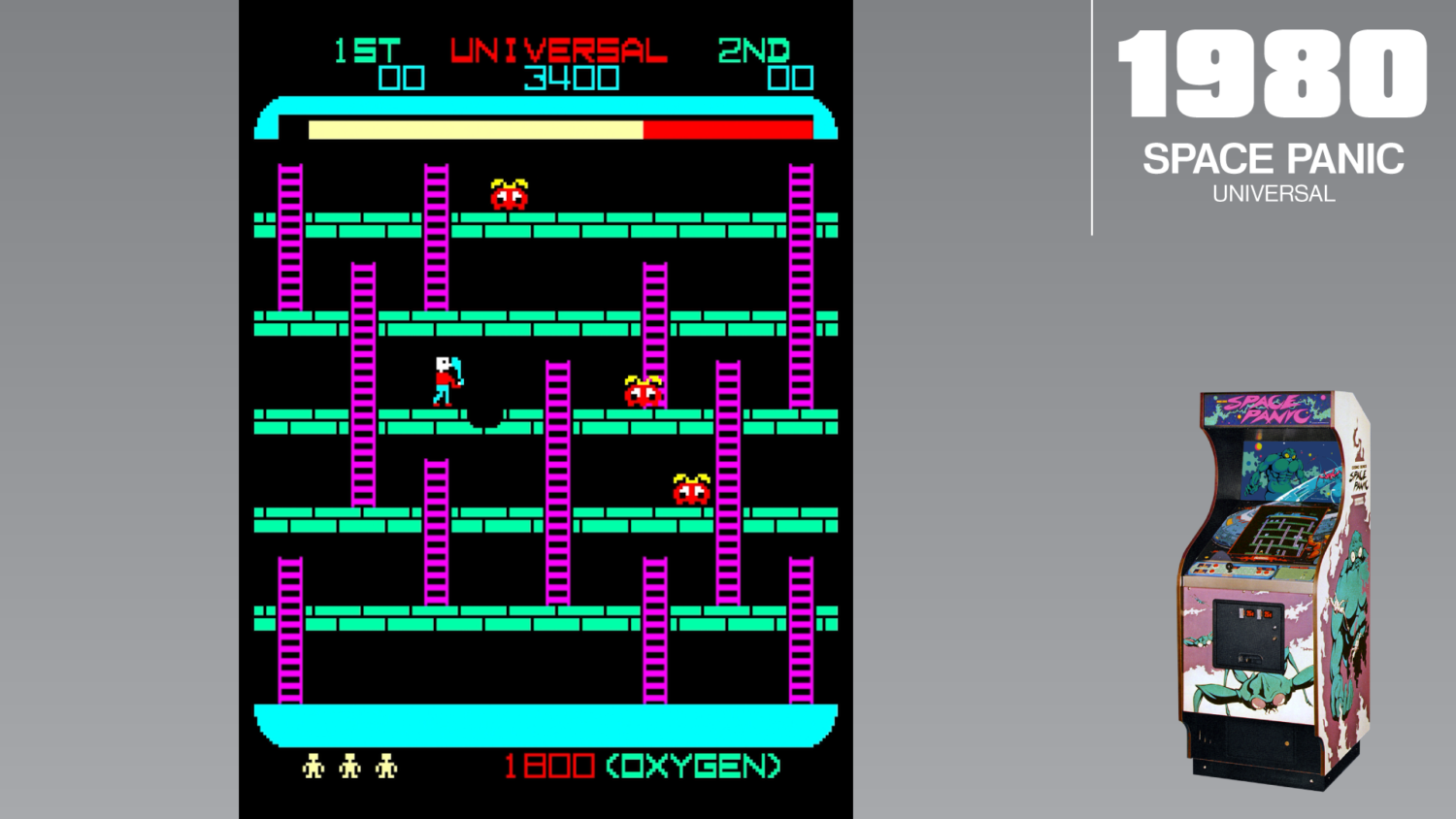
Task: Select the second spare life icon
Action: click(x=349, y=766)
